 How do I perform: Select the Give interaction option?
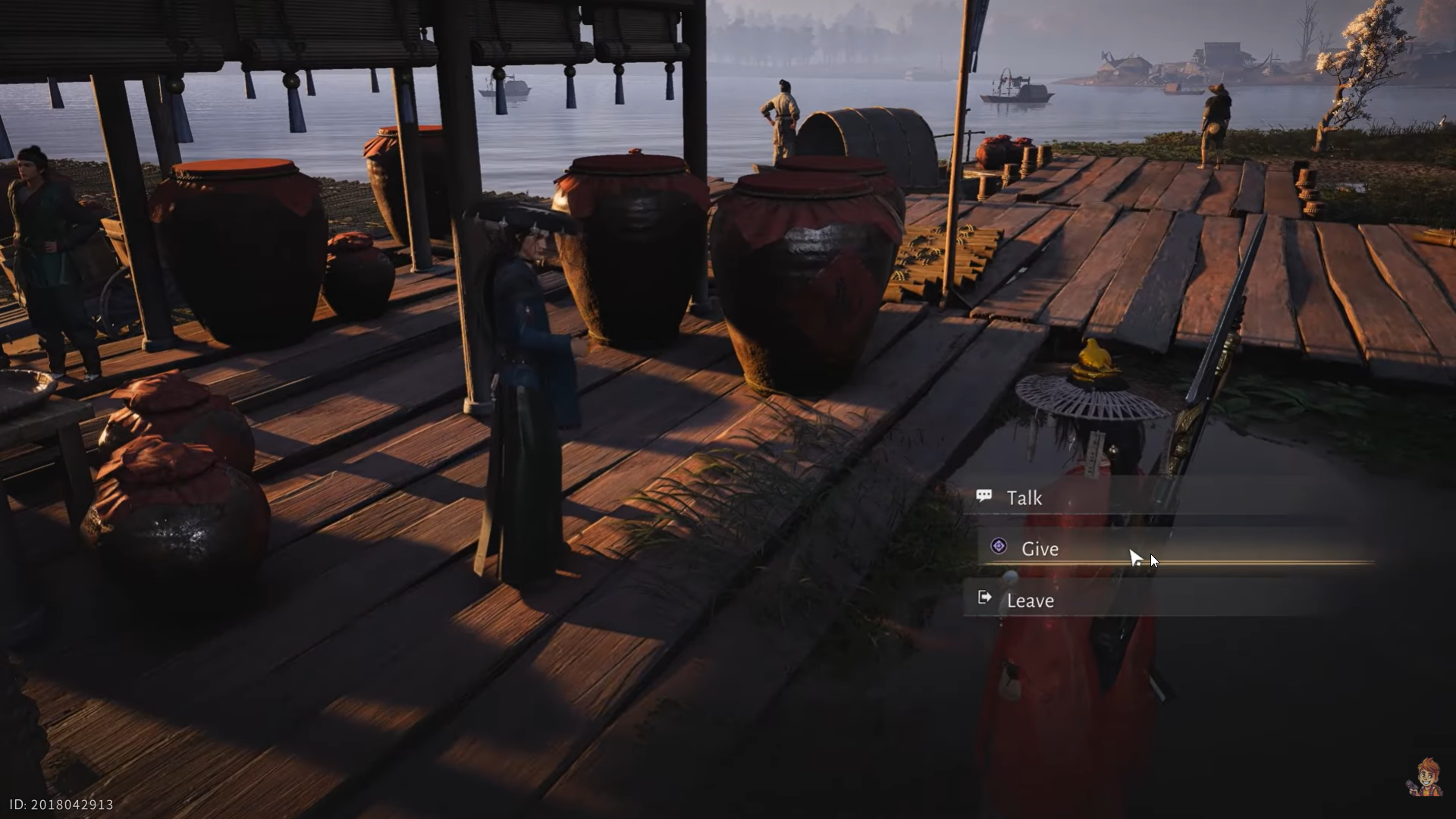pyautogui.click(x=1040, y=548)
